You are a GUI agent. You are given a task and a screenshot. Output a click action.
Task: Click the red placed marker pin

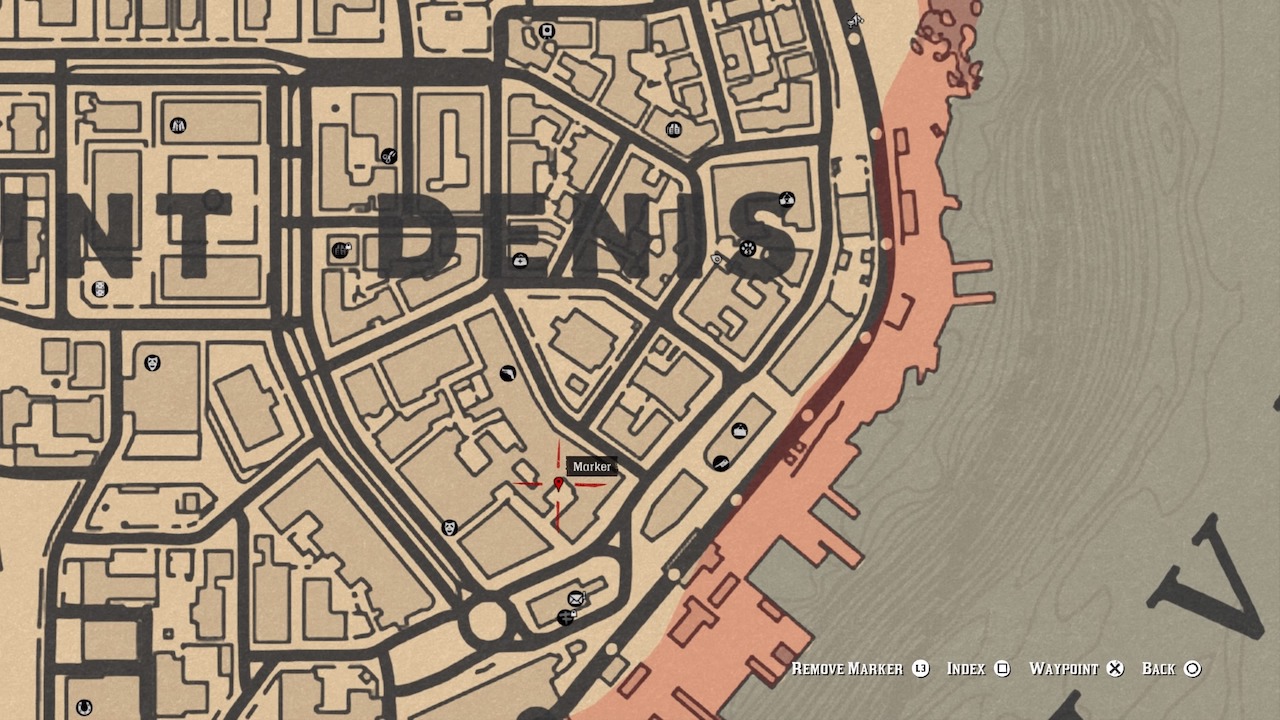click(x=557, y=484)
